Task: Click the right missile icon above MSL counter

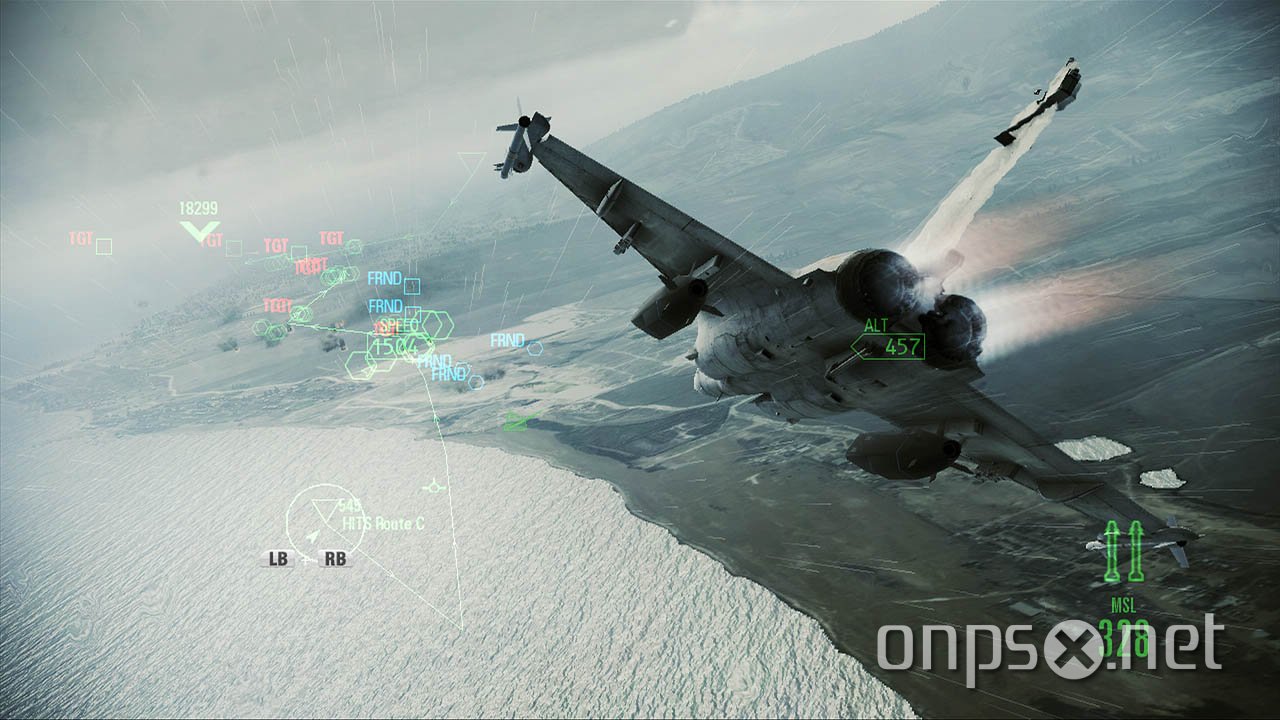Action: 1136,549
